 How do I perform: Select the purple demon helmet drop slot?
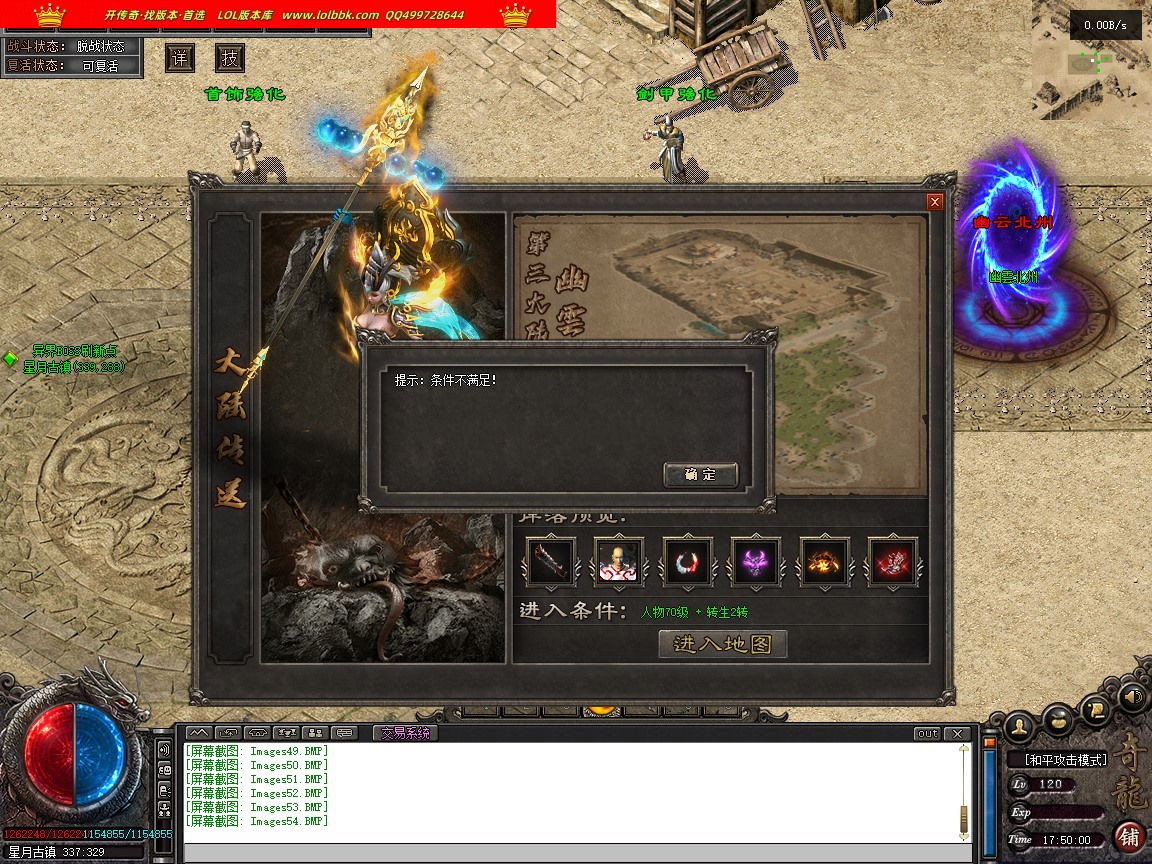pos(756,562)
